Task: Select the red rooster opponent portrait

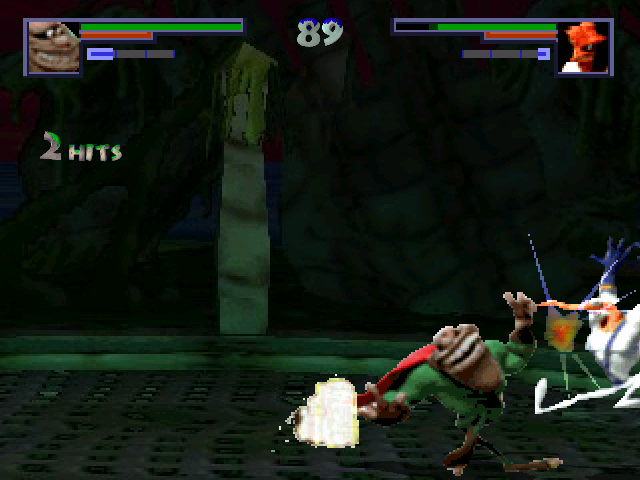Action: 585,46
